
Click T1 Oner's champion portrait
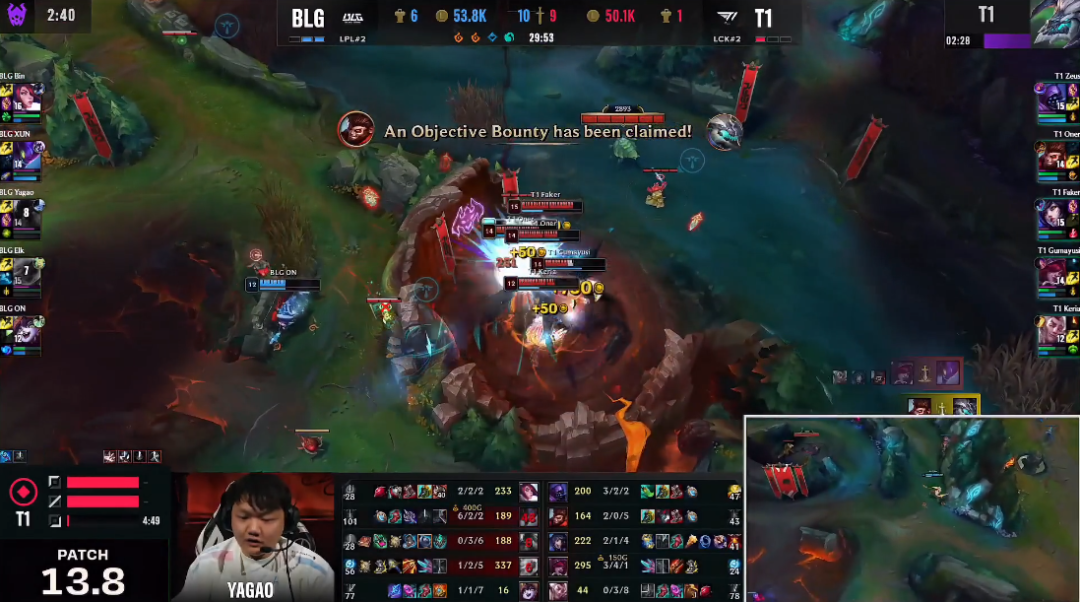click(1054, 156)
